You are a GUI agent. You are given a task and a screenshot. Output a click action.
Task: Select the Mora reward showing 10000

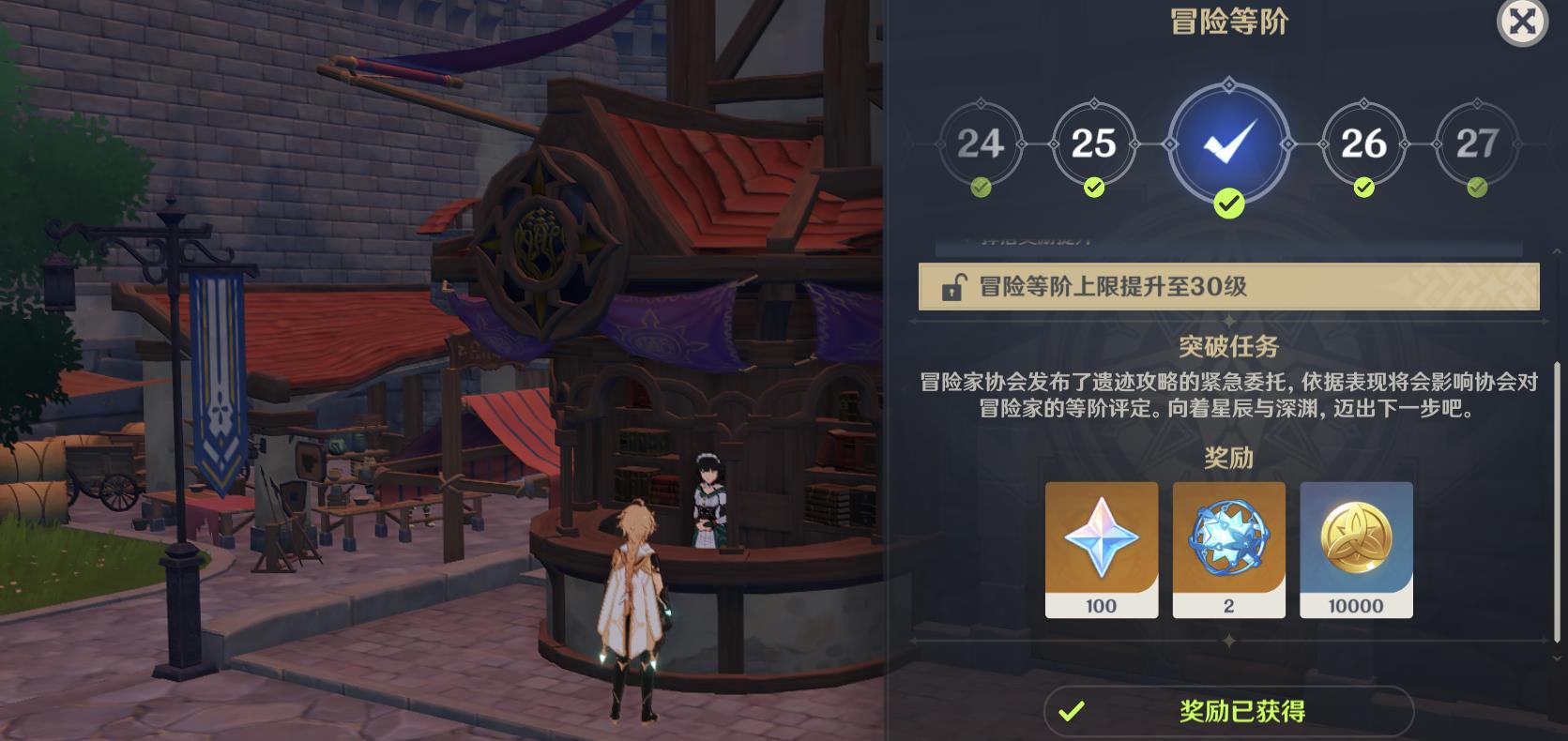coord(1356,549)
